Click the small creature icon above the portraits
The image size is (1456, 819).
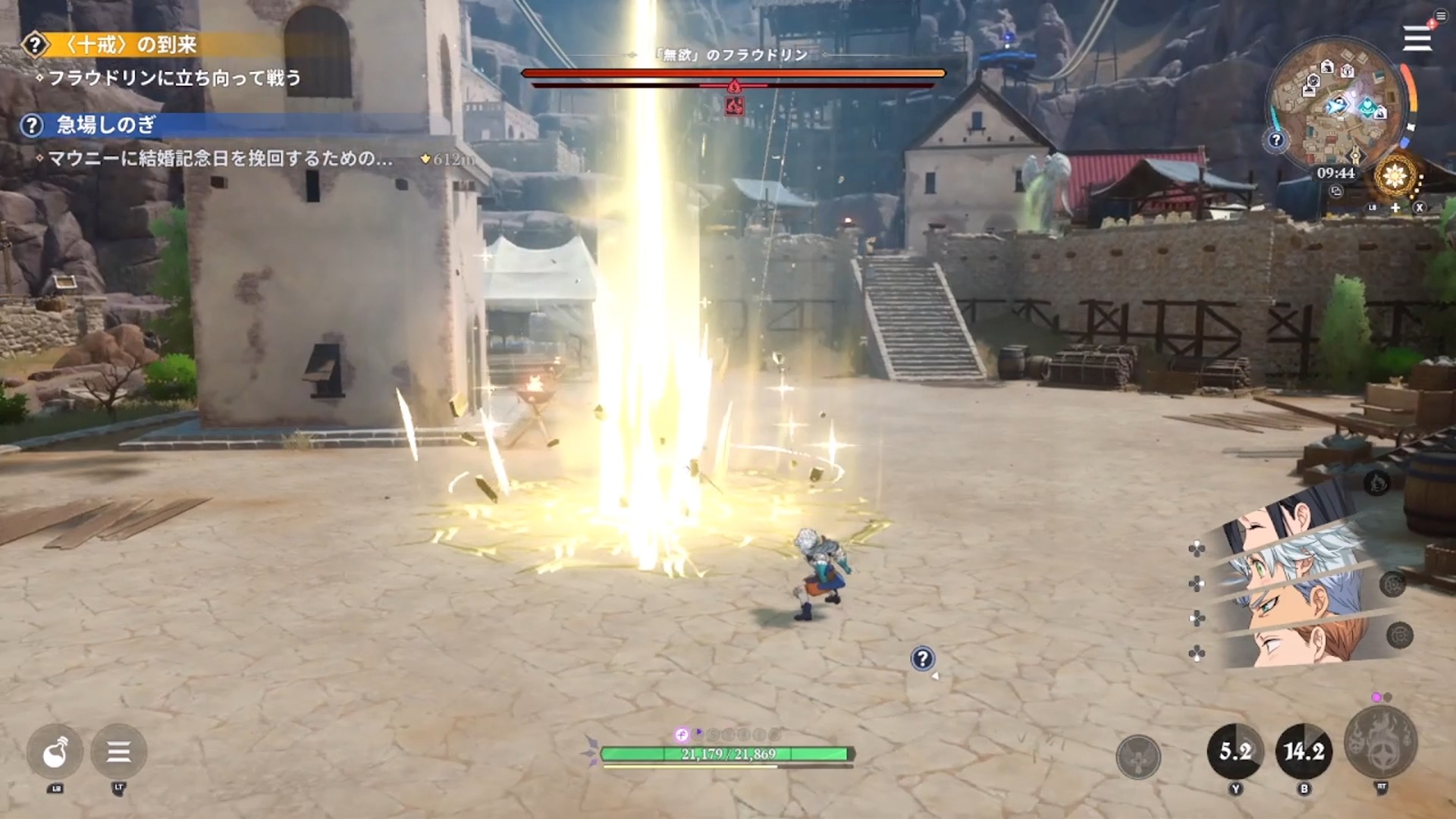coord(1378,482)
